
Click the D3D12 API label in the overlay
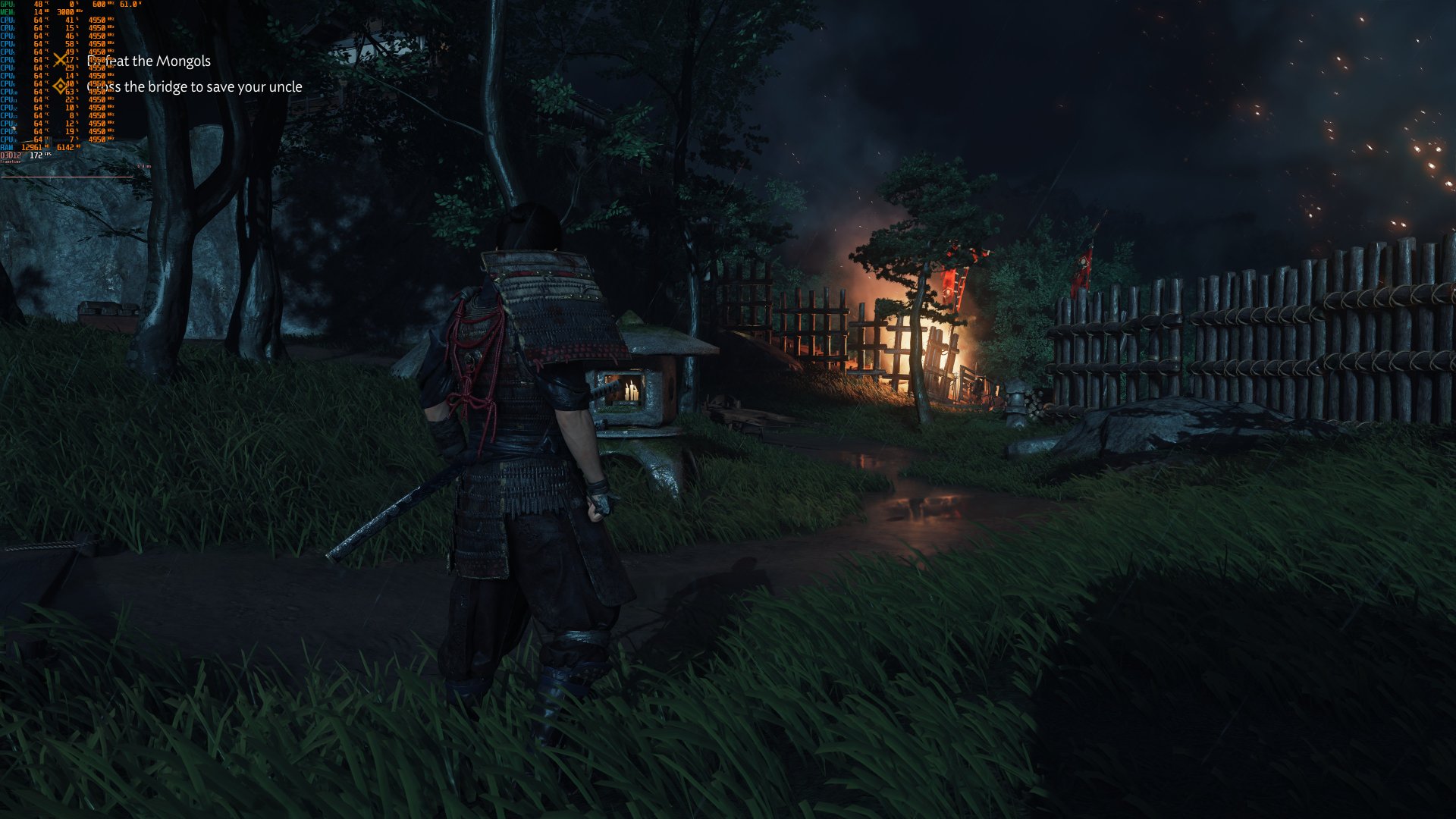click(11, 155)
